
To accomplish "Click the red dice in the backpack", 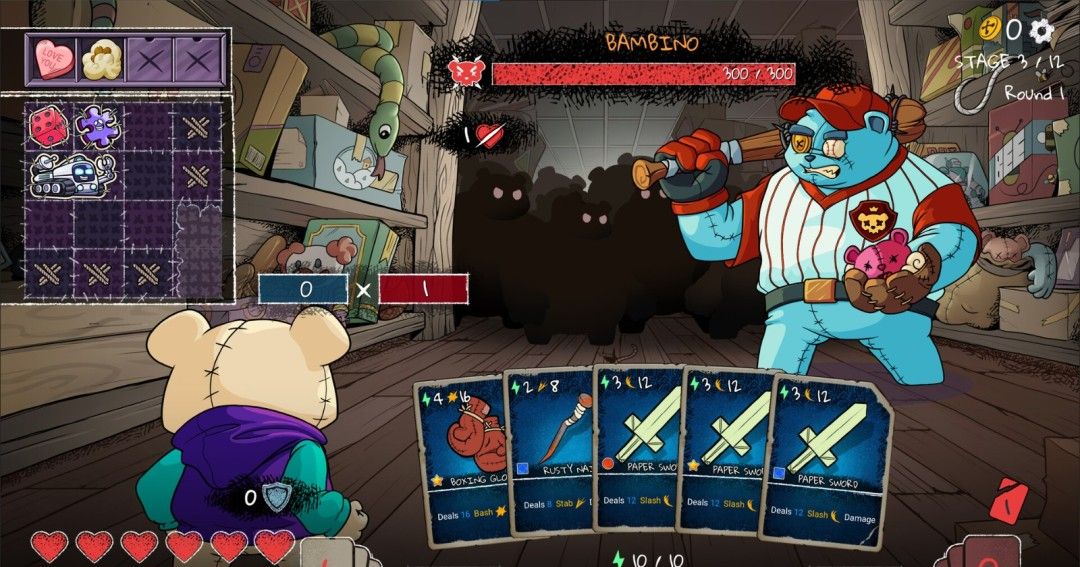I will point(48,127).
